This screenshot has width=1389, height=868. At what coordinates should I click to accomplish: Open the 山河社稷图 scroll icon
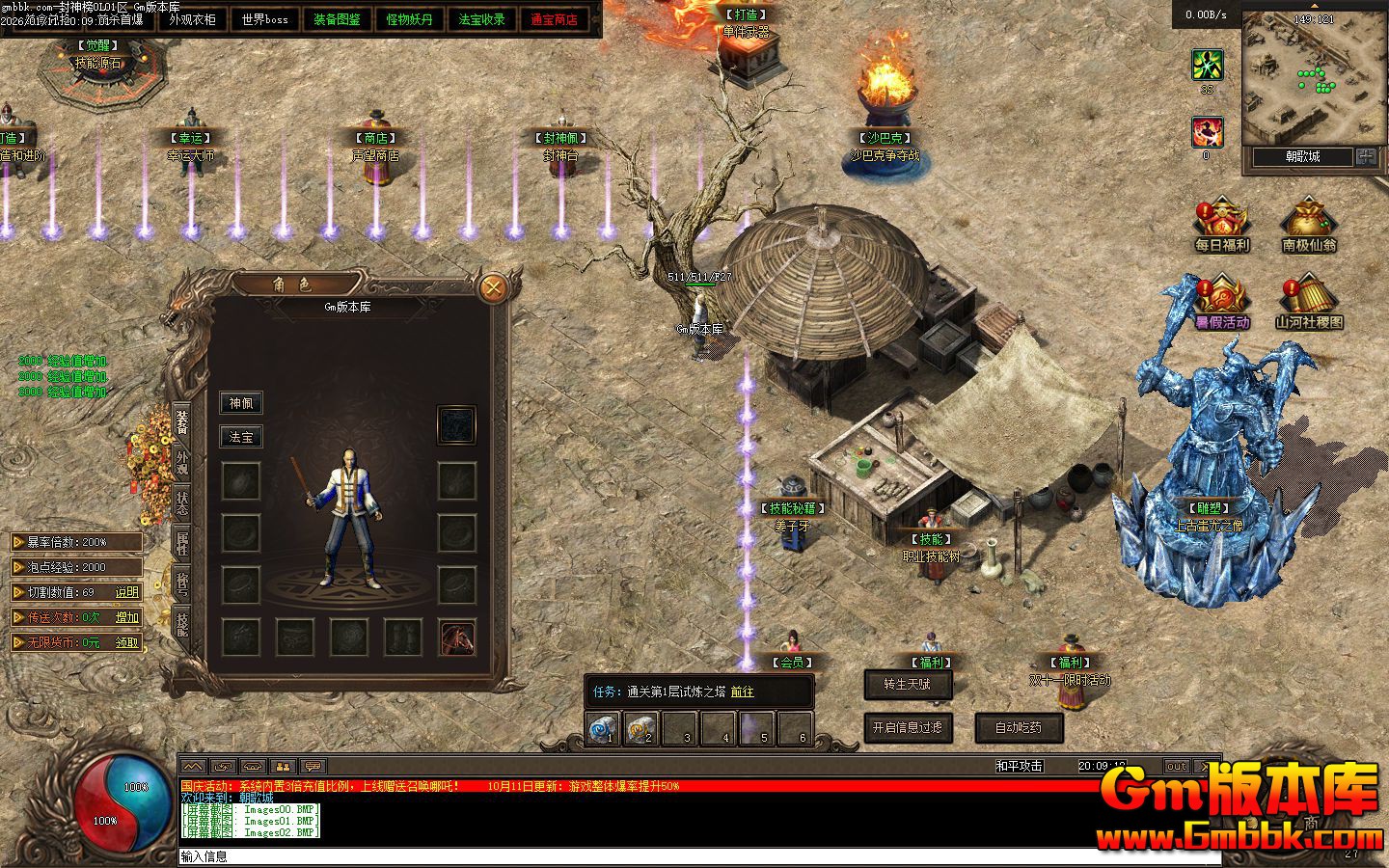(x=1309, y=301)
